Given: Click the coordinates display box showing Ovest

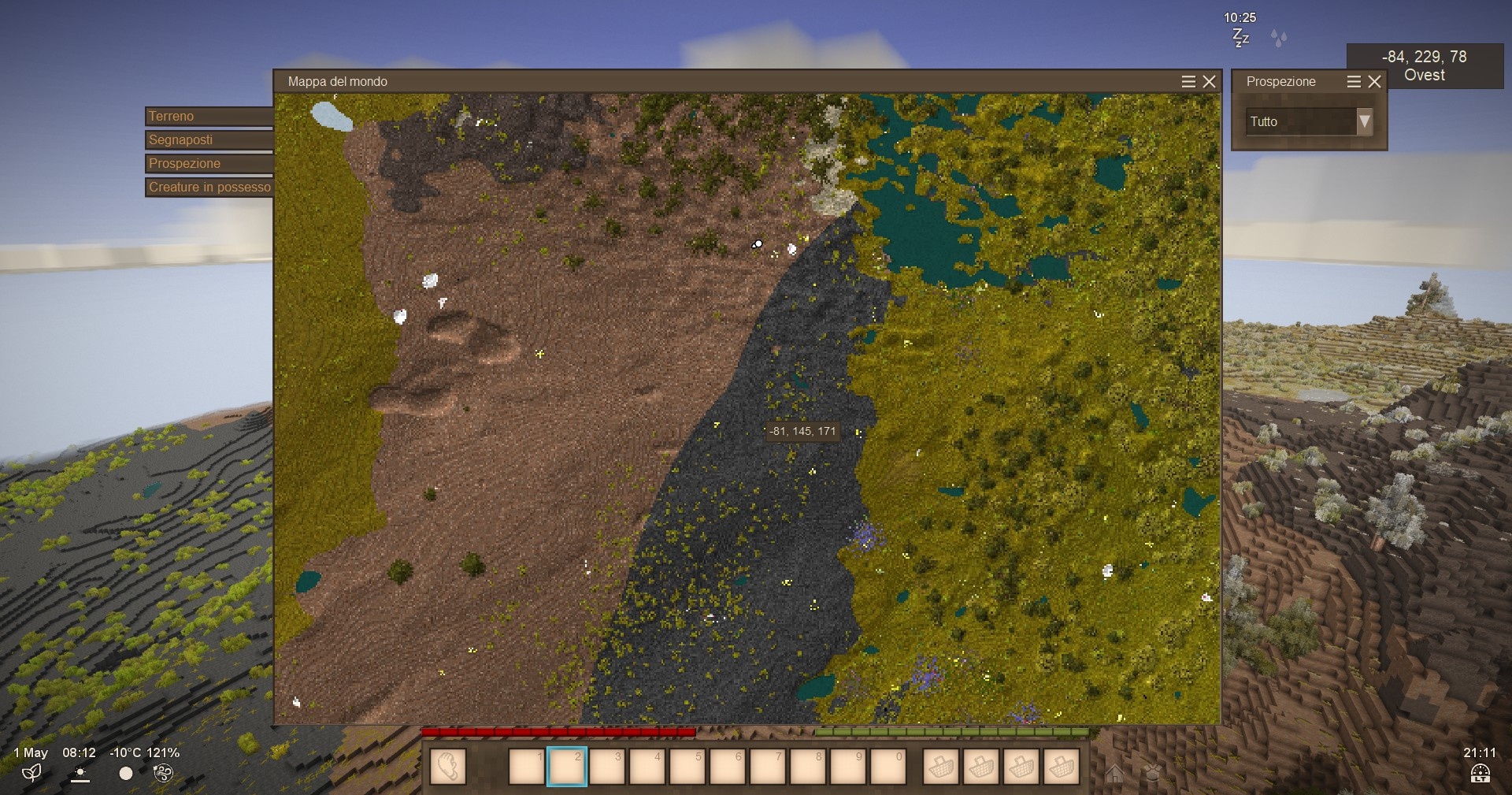Looking at the screenshot, I should pyautogui.click(x=1424, y=66).
